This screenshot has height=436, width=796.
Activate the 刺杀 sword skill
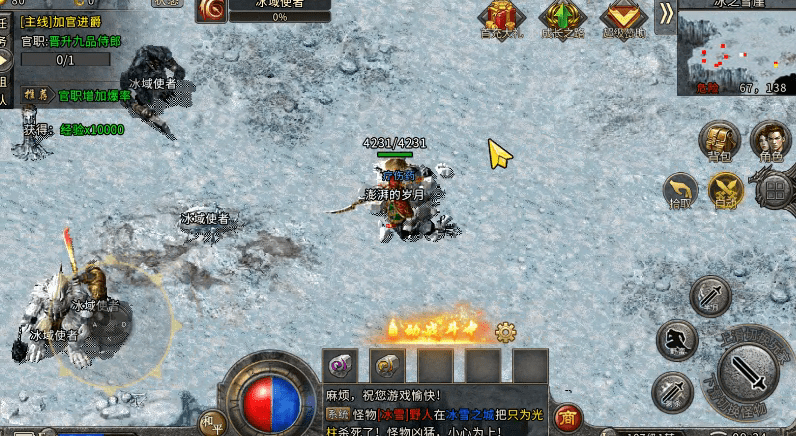point(672,392)
